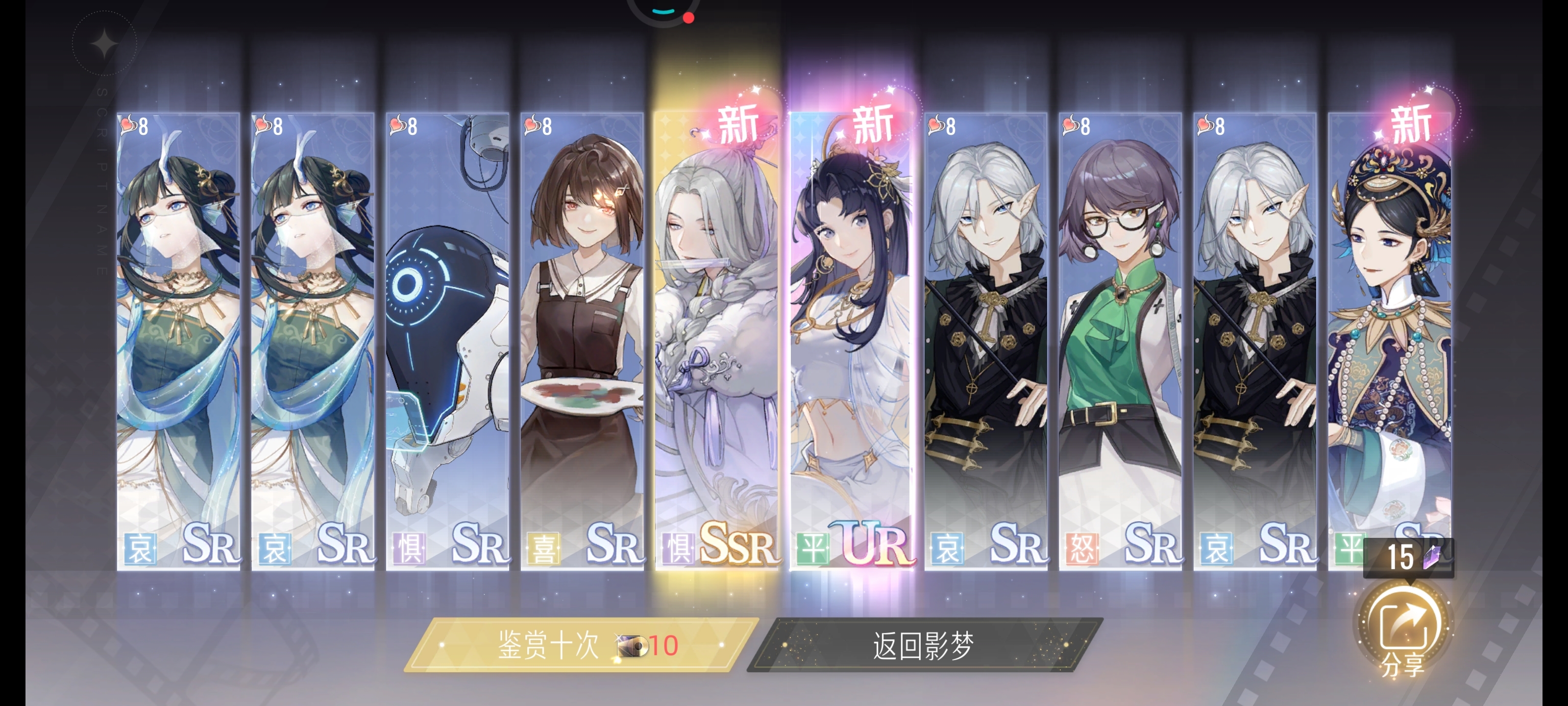Screen dimensions: 1568x706
Task: View the brown-haired painter SR card
Action: 582,341
